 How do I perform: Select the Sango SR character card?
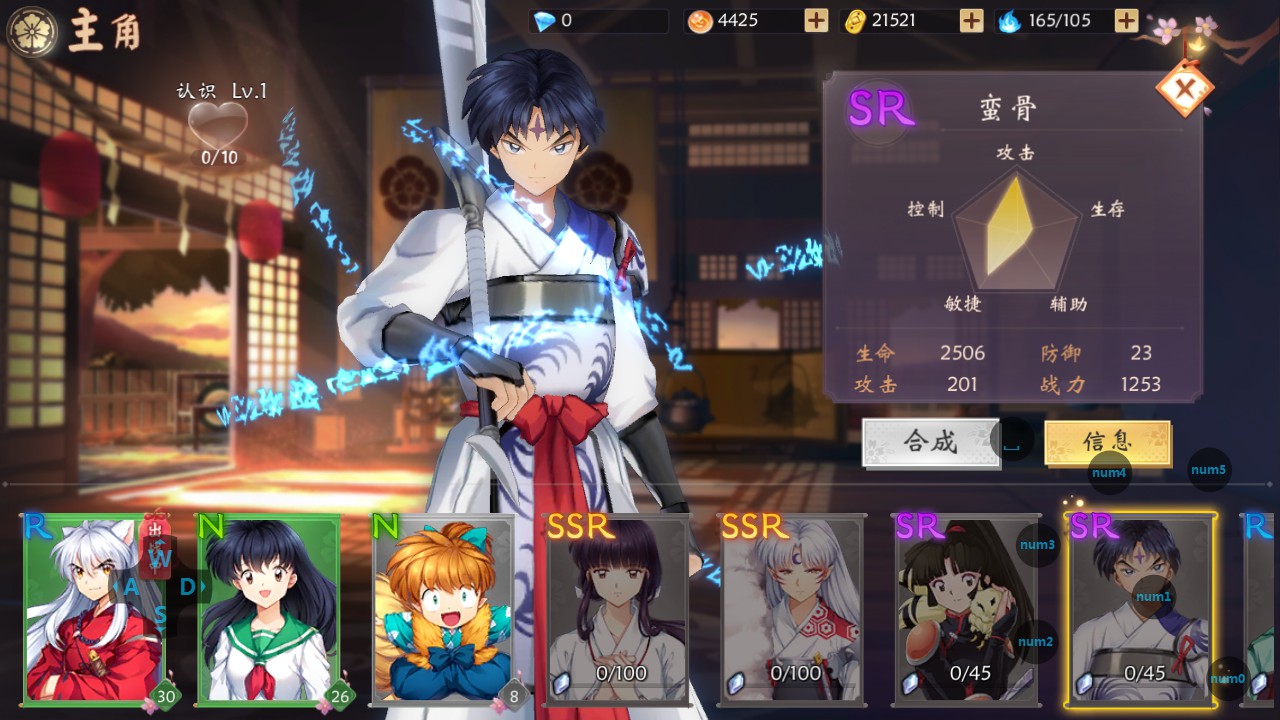coord(966,610)
